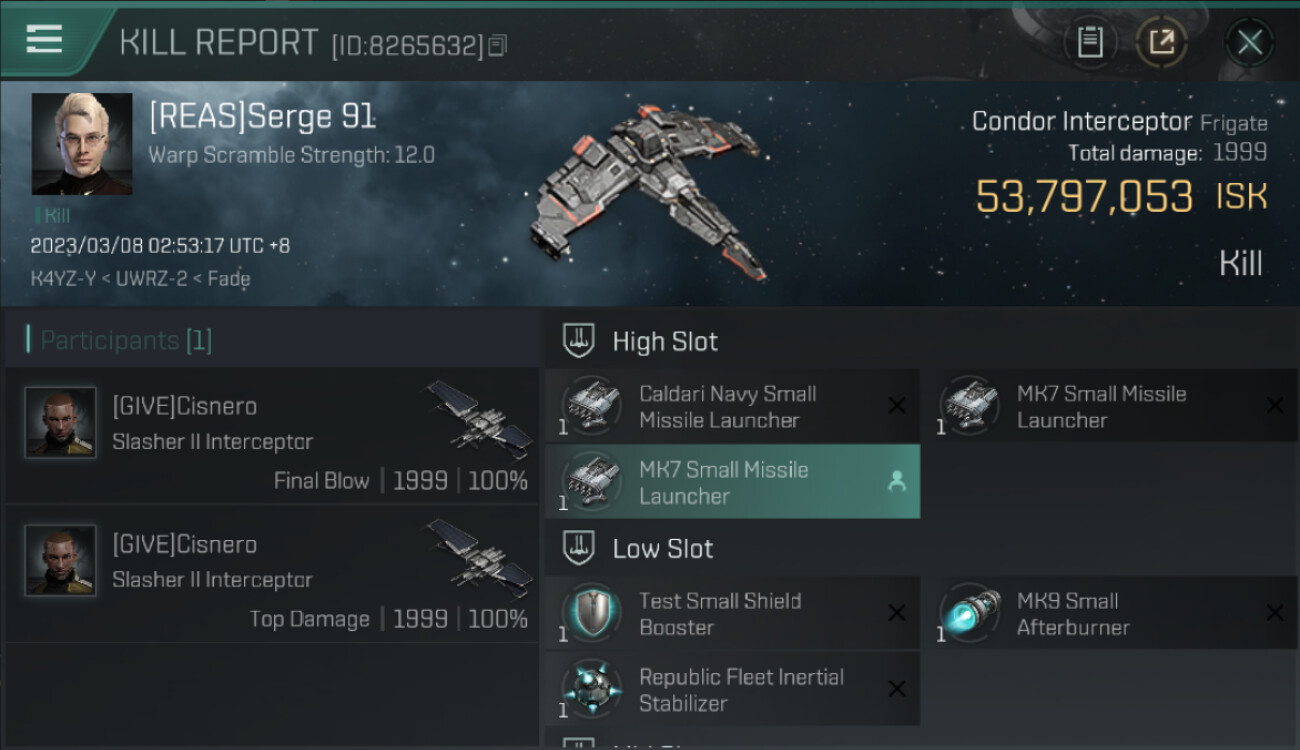Viewport: 1300px width, 750px height.
Task: Choose the Republic Fleet Inertial Stabilizer
Action: [732, 689]
